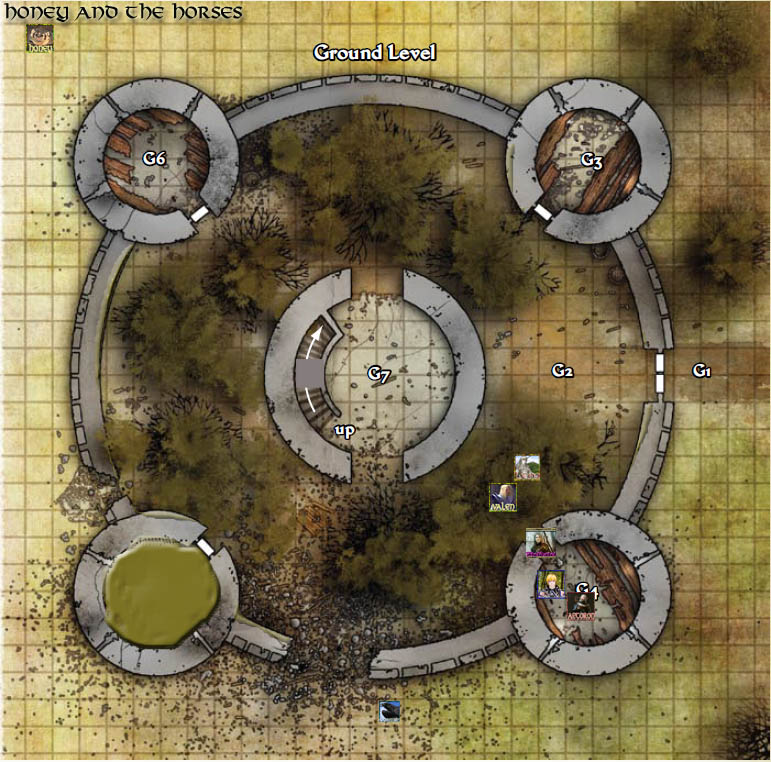Select the Honey character token
This screenshot has height=762, width=771.
40,39
